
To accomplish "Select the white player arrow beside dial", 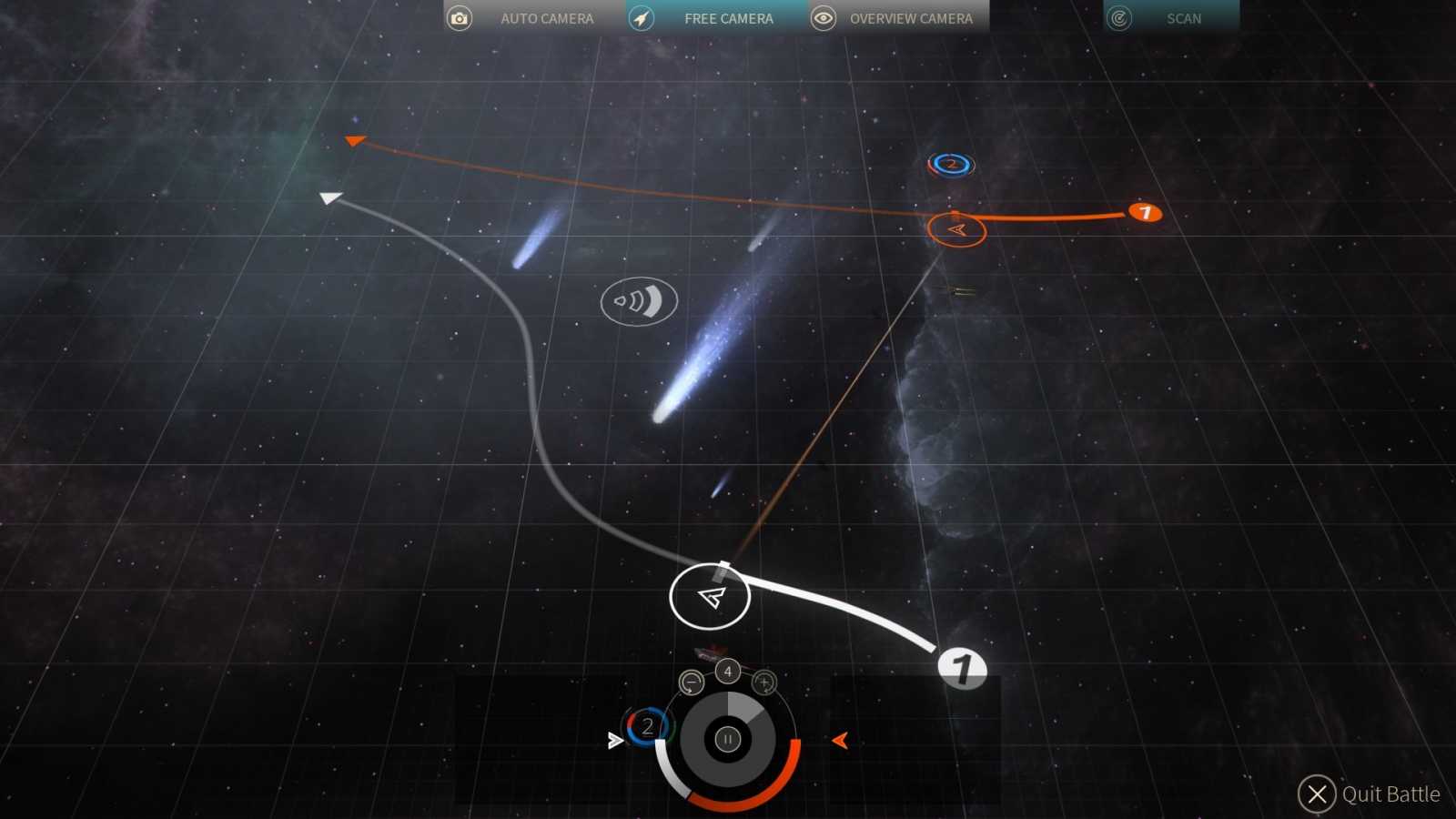I will (x=615, y=741).
